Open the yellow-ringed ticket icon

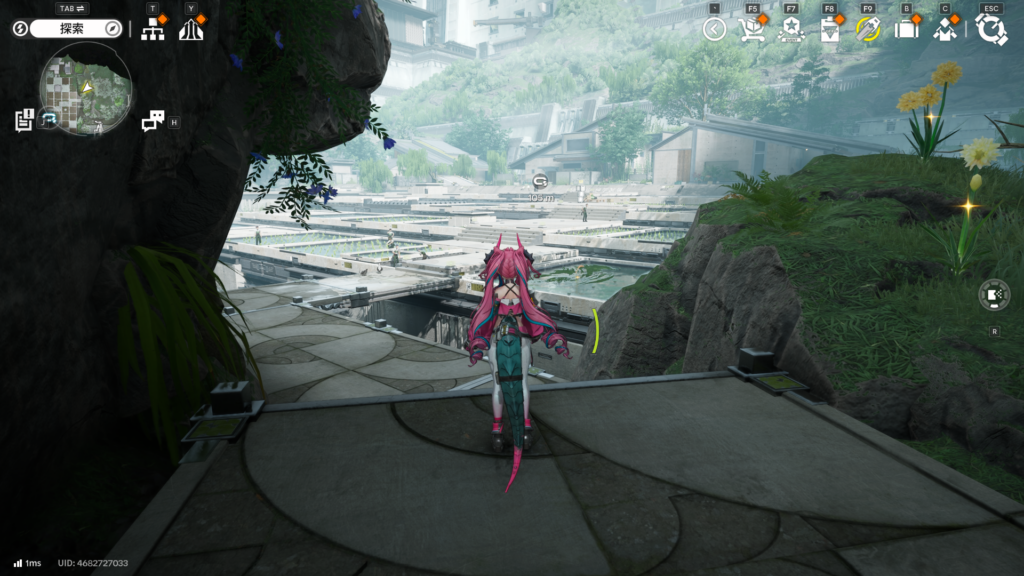point(867,29)
